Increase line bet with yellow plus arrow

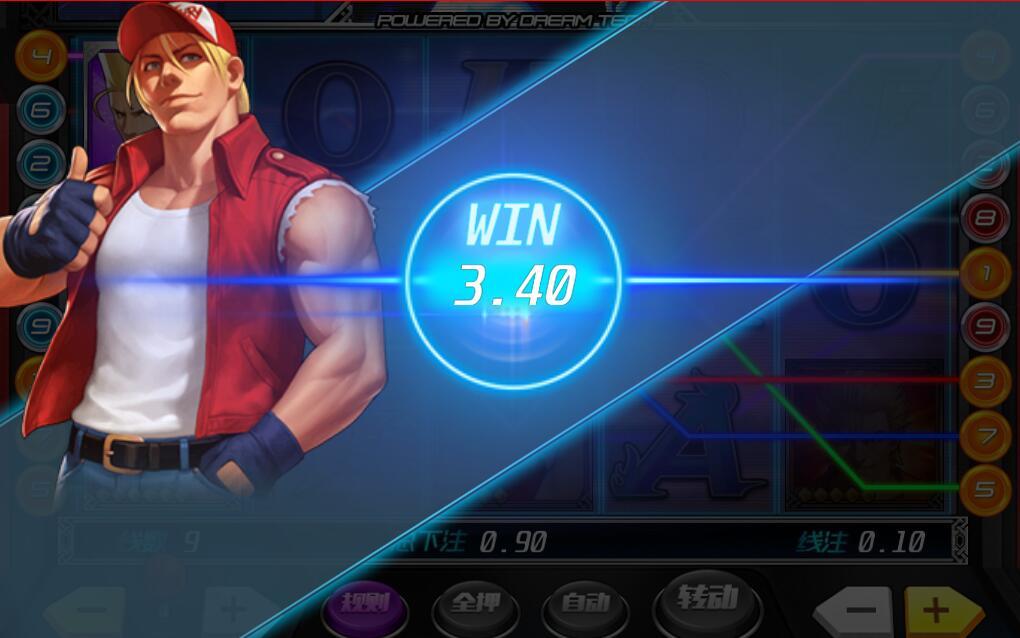pos(940,610)
